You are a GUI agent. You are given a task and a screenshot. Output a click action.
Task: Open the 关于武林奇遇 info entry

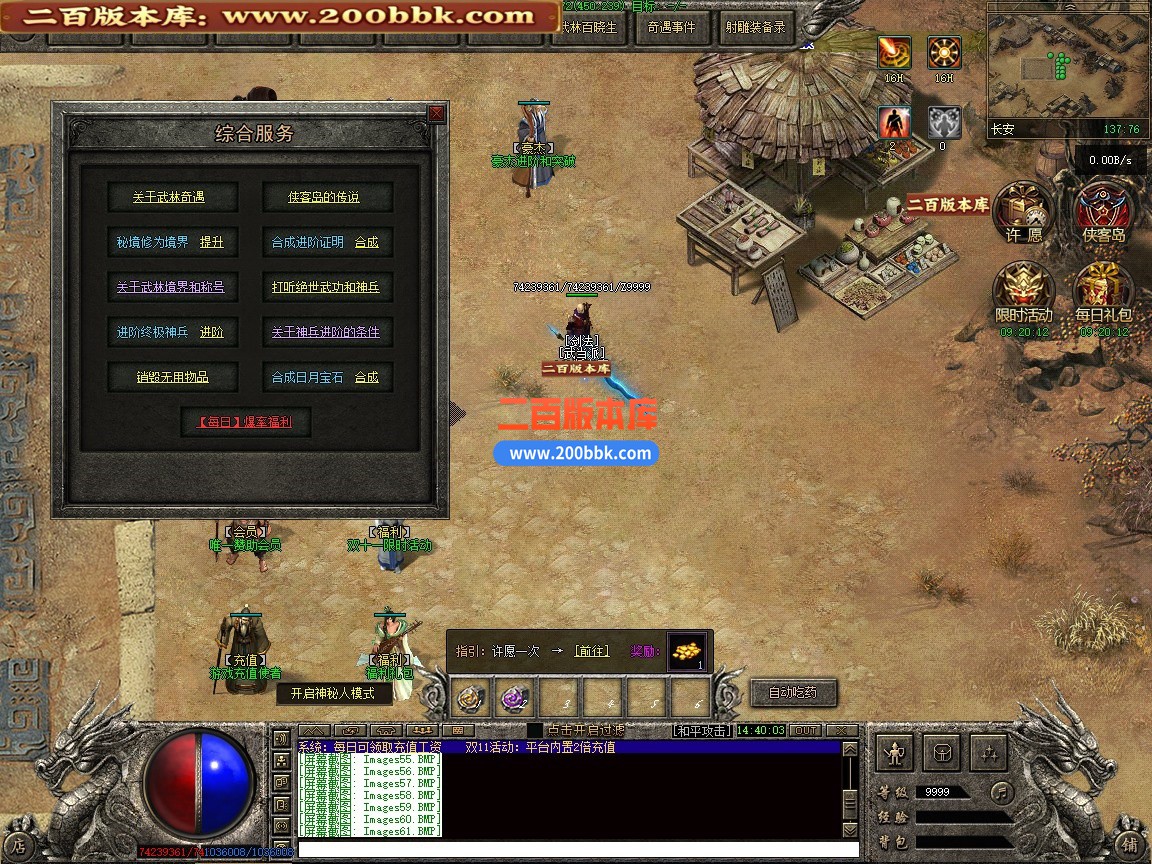(168, 197)
